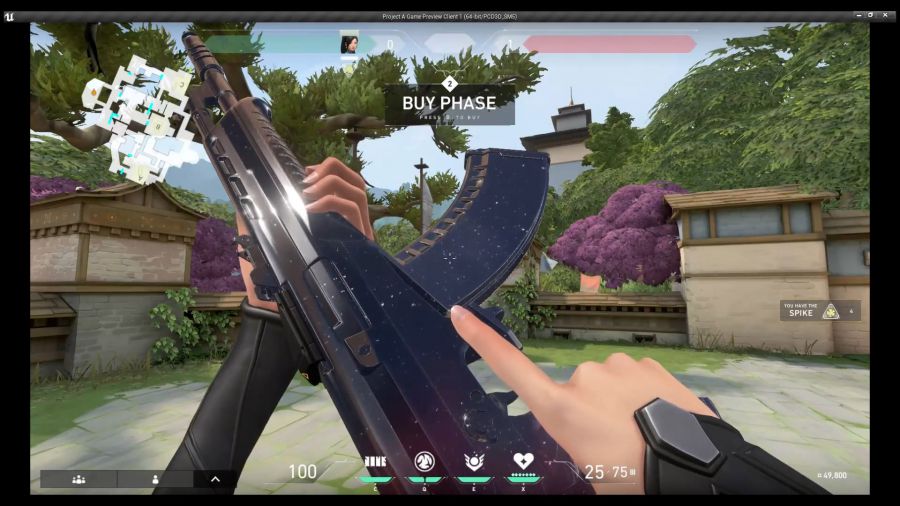Activate the round swirl orb ability icon
Image resolution: width=900 pixels, height=506 pixels.
click(424, 462)
